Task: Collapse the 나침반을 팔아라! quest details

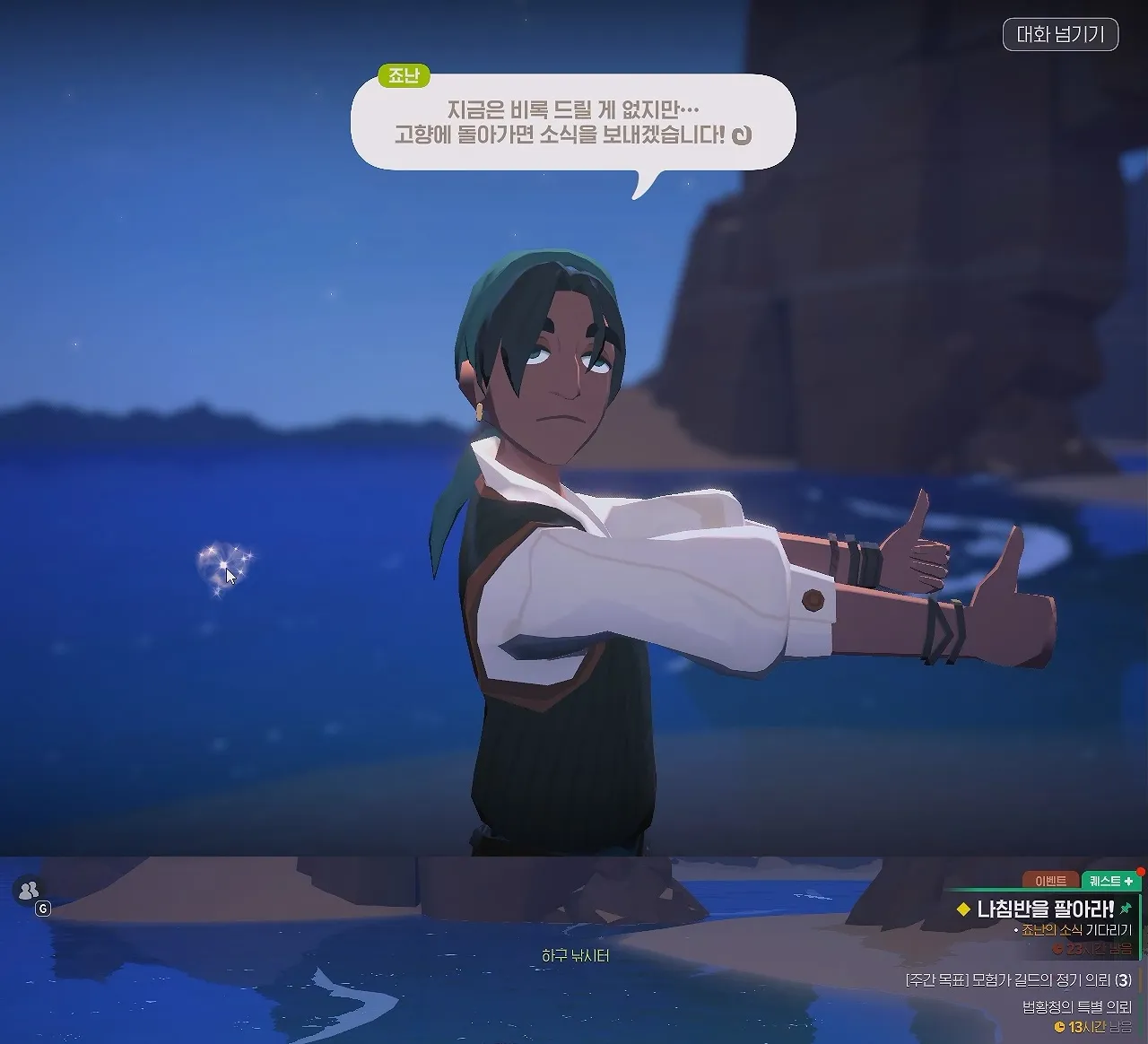Action: [x=1043, y=909]
